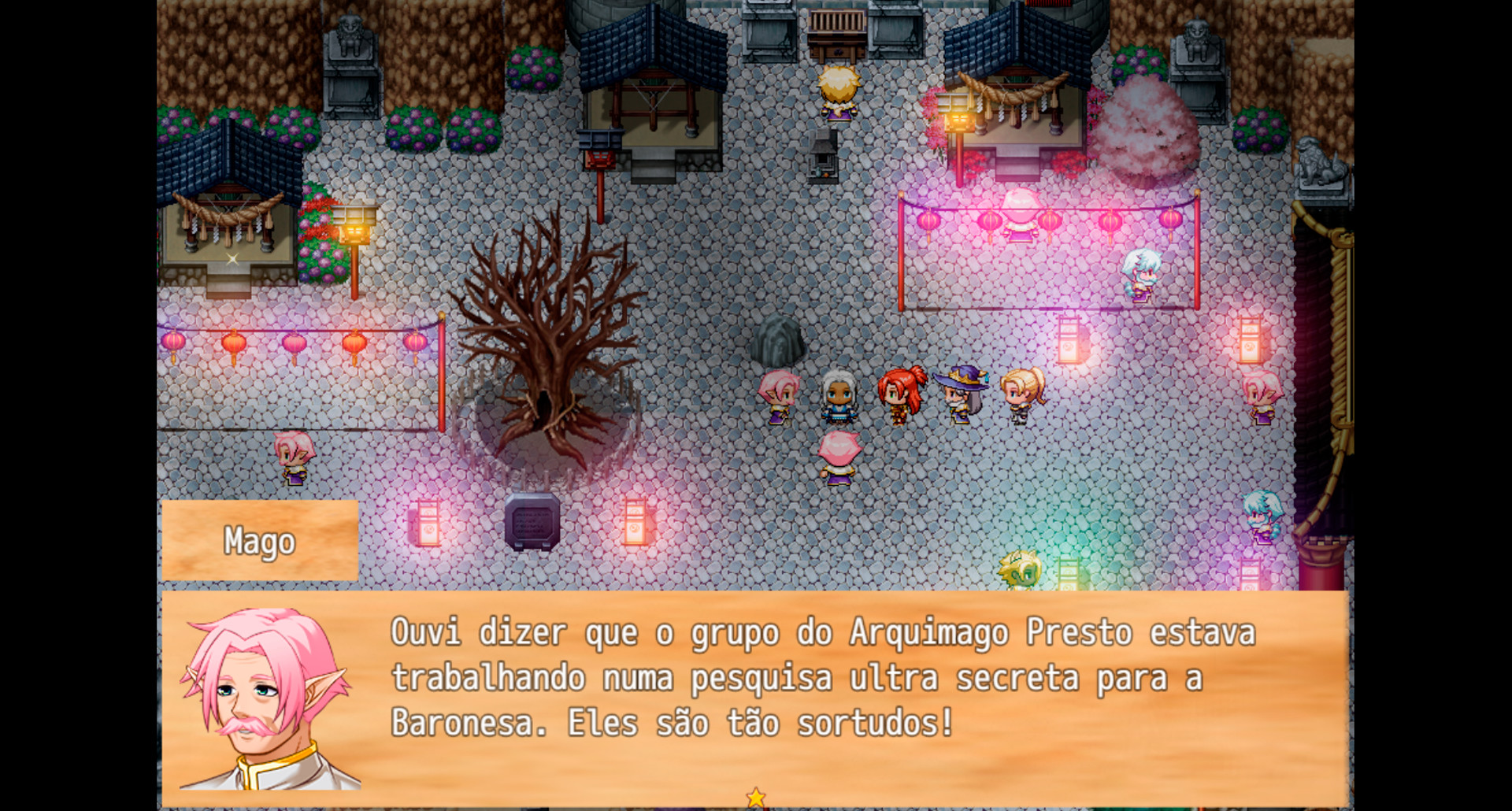Viewport: 1512px width, 811px height.
Task: Select the Mago name label
Action: [260, 542]
